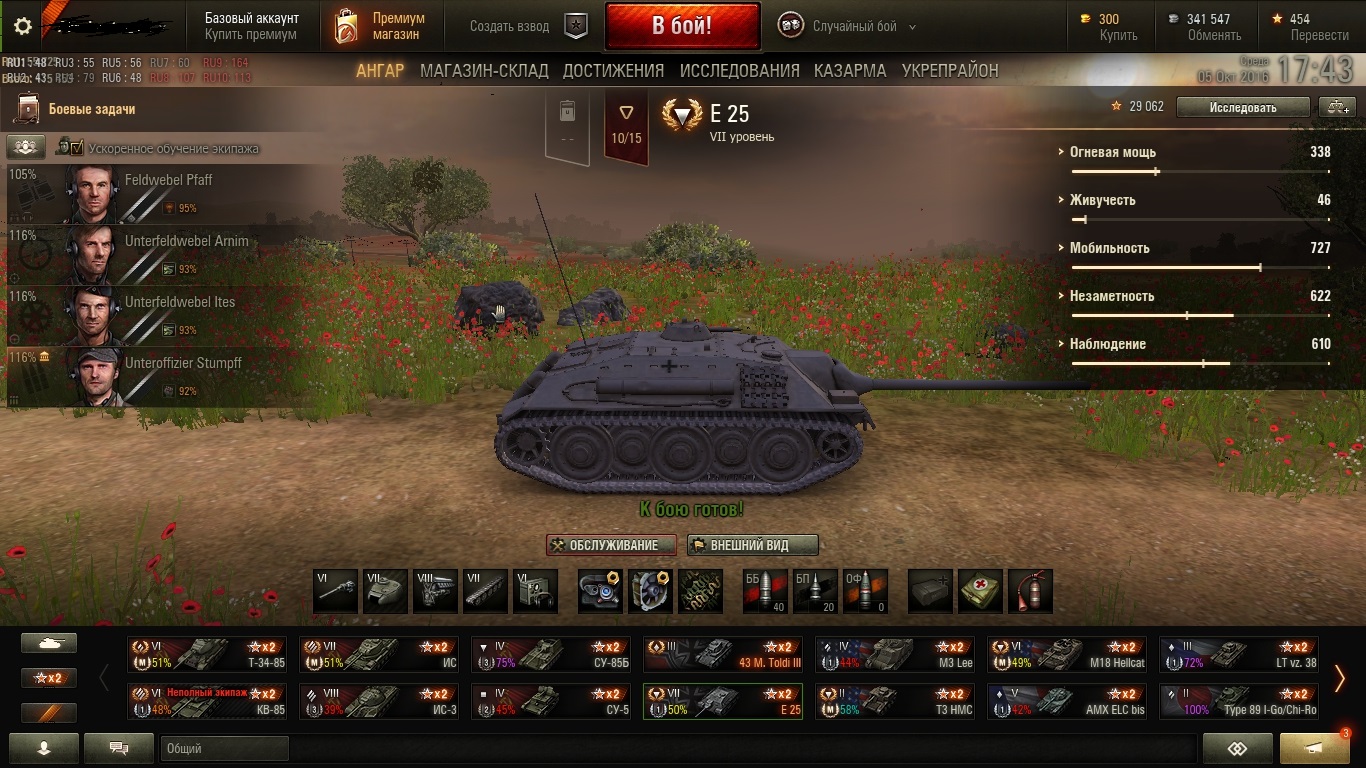Select the first aid kit consumable slot
Screen dimensions: 1366x768
point(980,591)
